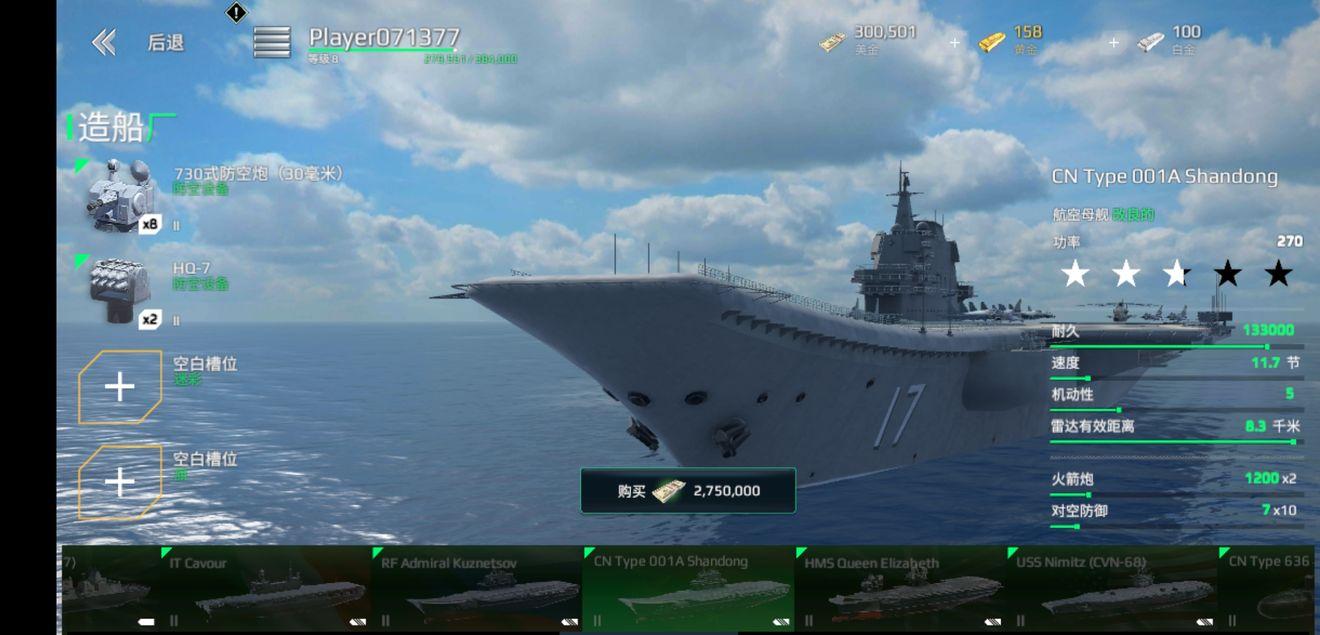Viewport: 1320px width, 635px height.
Task: Select the HQ-7 missile equipment slot
Action: 120,291
